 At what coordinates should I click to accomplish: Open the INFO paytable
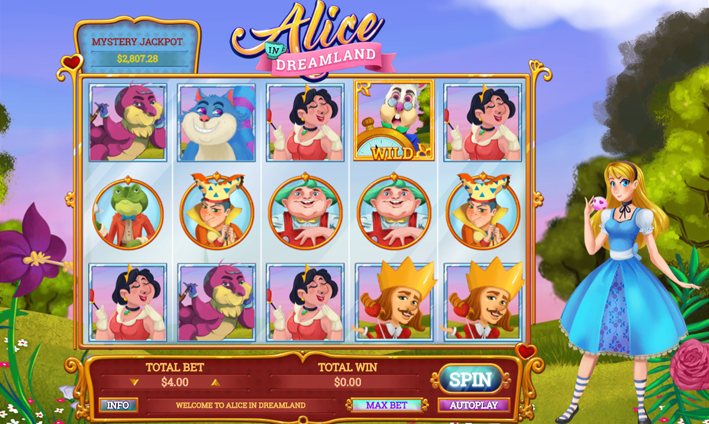[118, 405]
